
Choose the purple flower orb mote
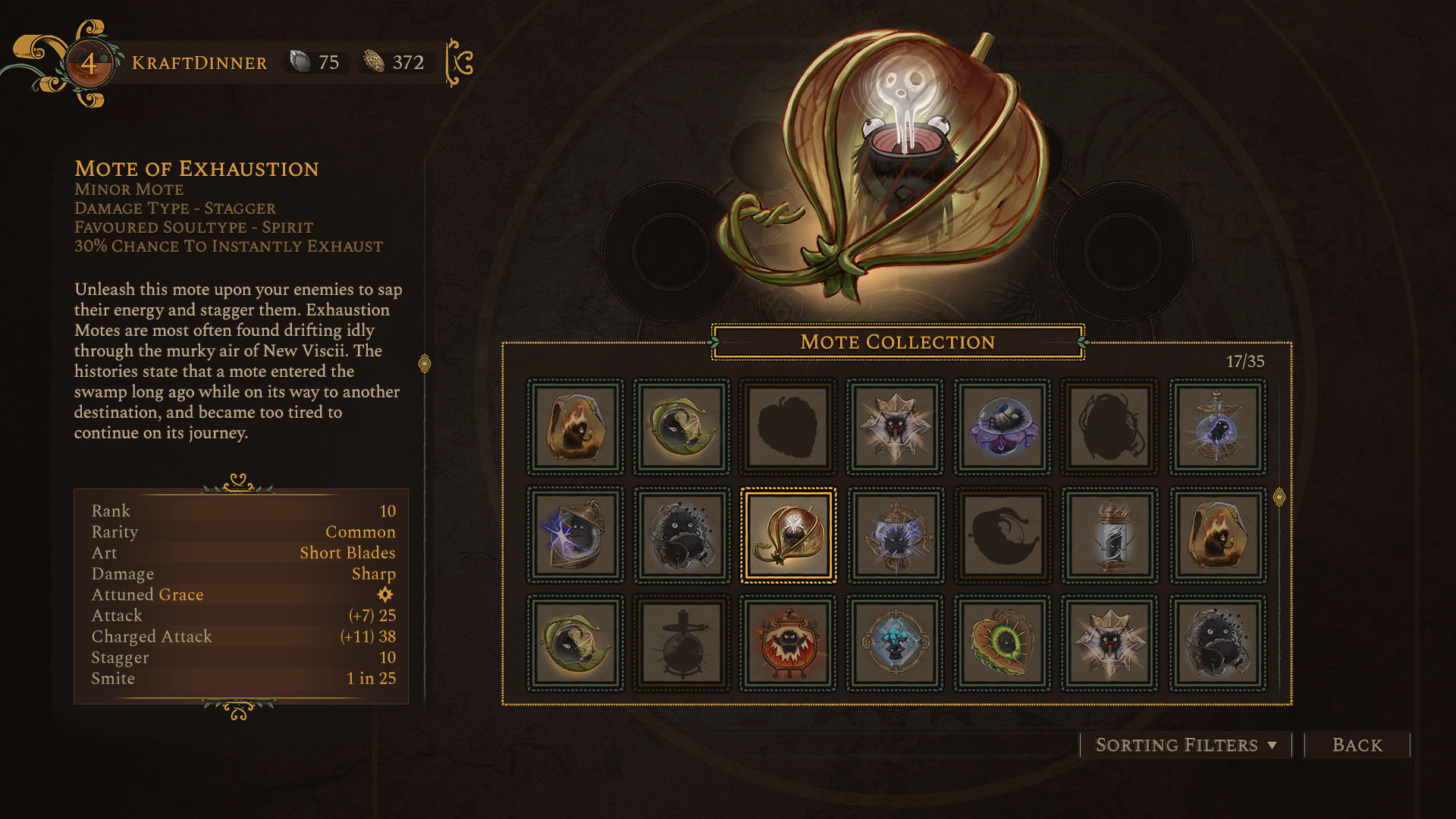1003,428
